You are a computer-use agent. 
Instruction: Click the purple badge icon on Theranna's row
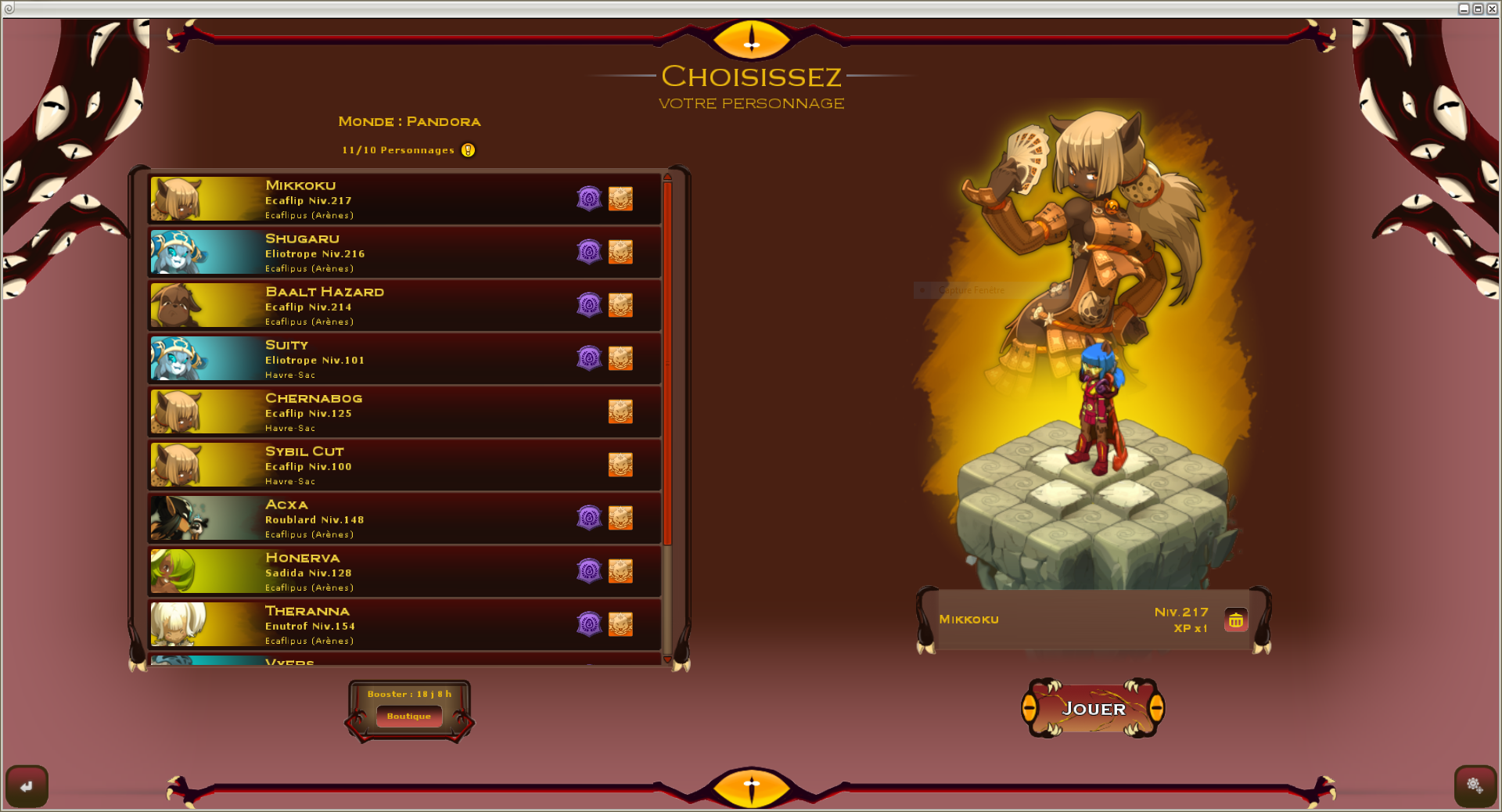pos(589,624)
